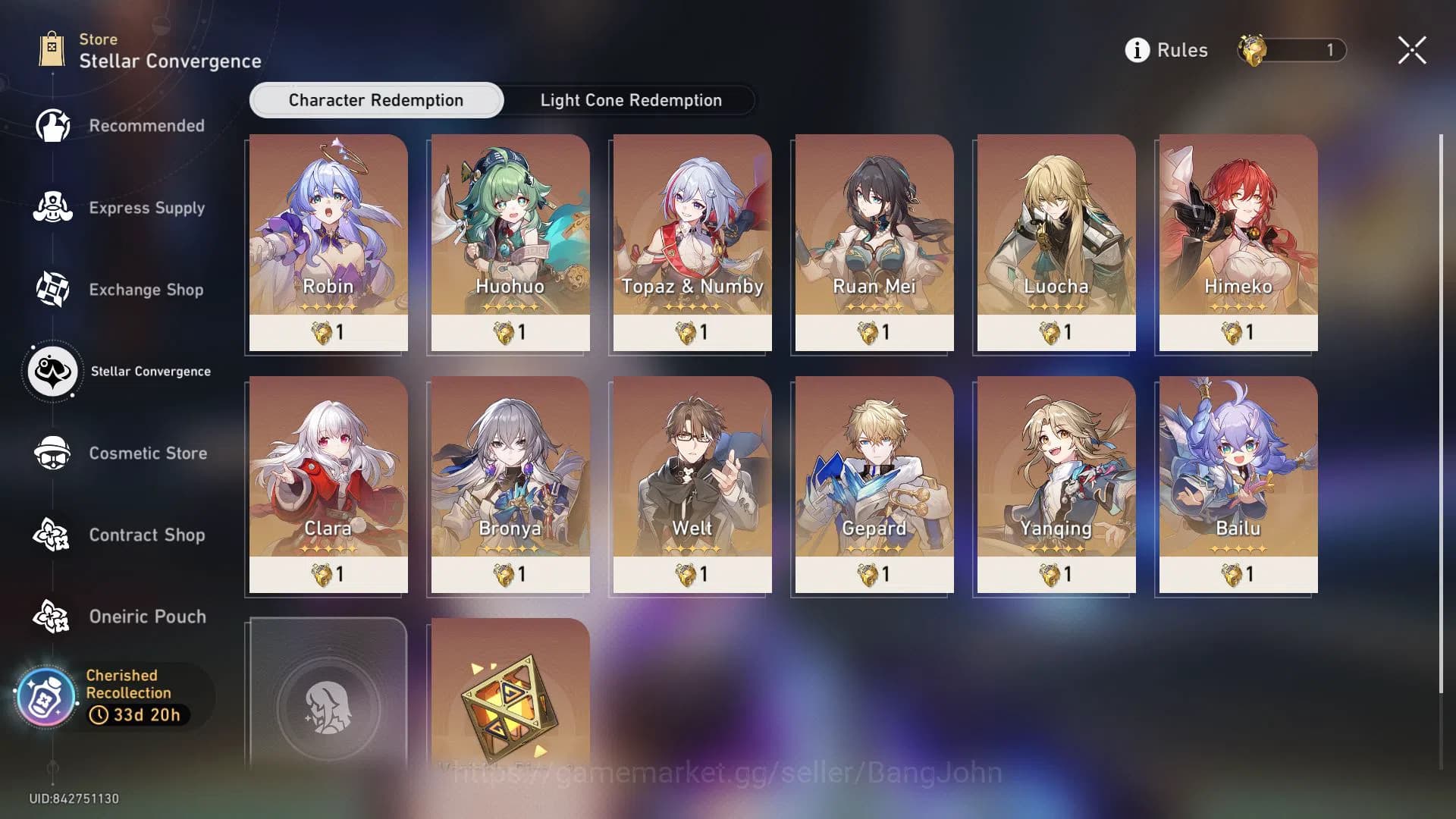Select the Huohuo character card
The width and height of the screenshot is (1456, 819).
click(509, 243)
